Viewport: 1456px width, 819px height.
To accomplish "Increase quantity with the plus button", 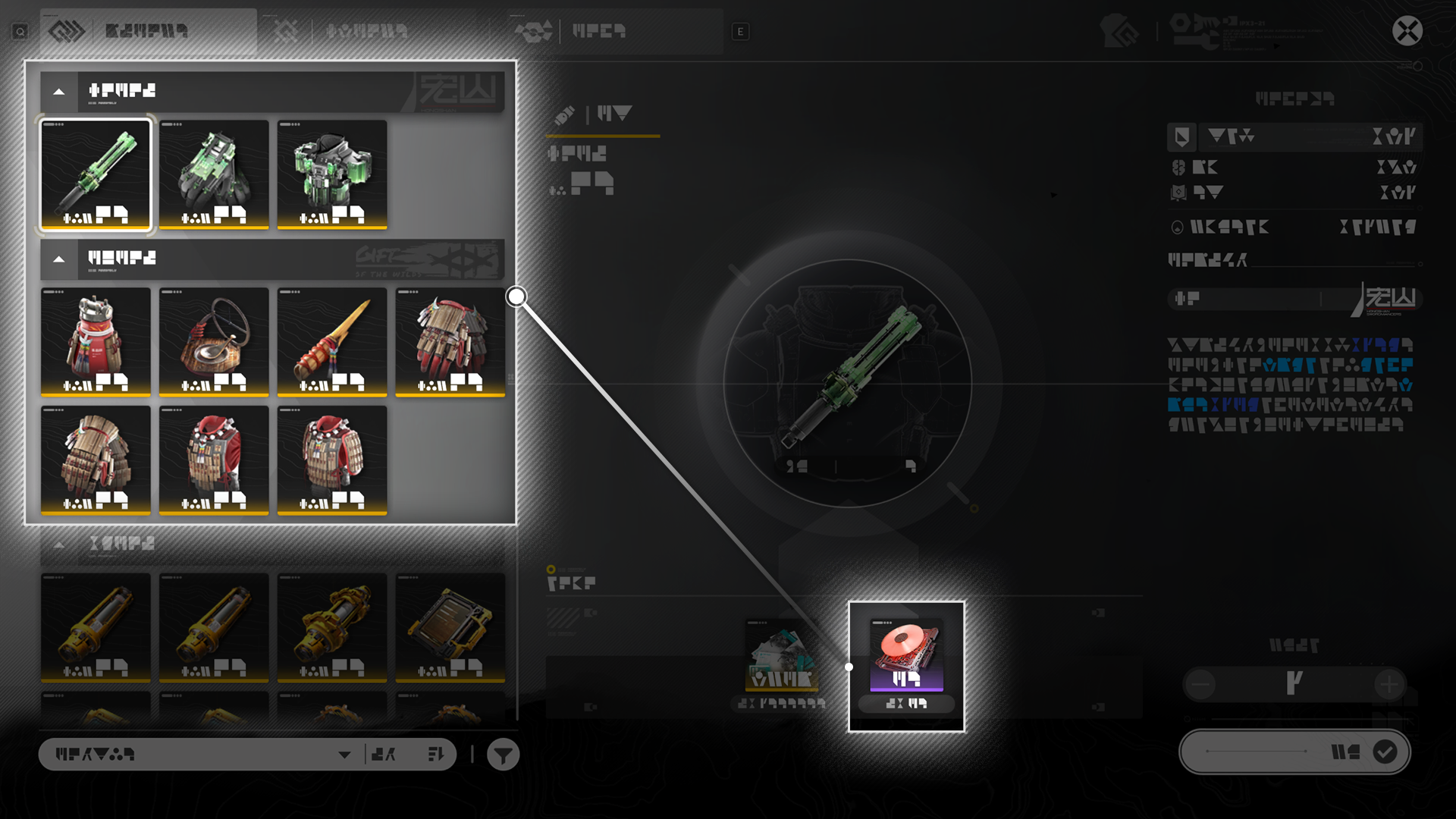I will click(x=1389, y=685).
